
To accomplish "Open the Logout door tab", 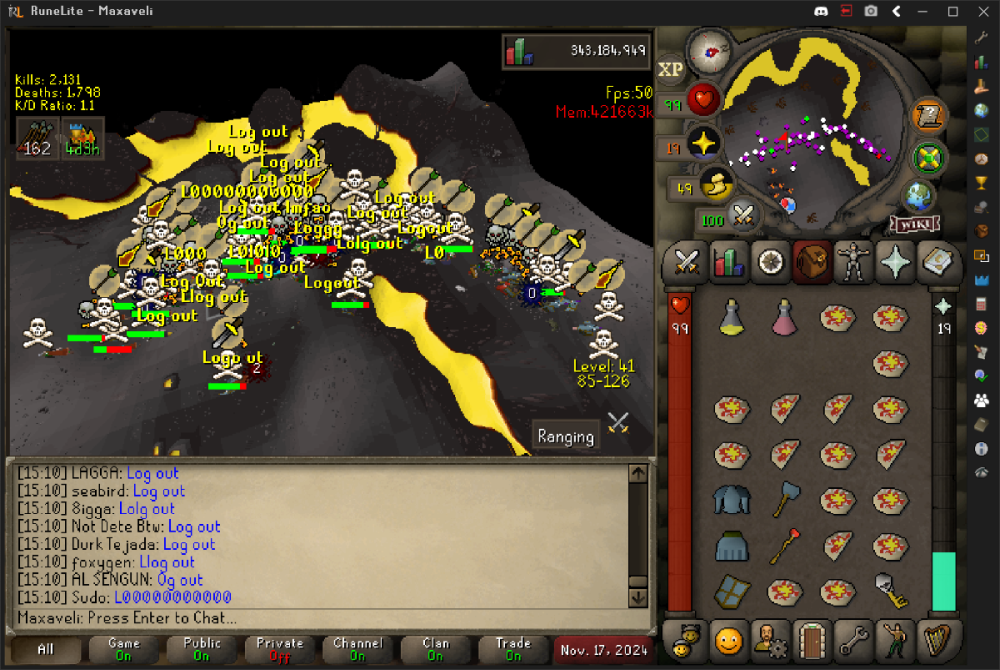I will [x=812, y=638].
